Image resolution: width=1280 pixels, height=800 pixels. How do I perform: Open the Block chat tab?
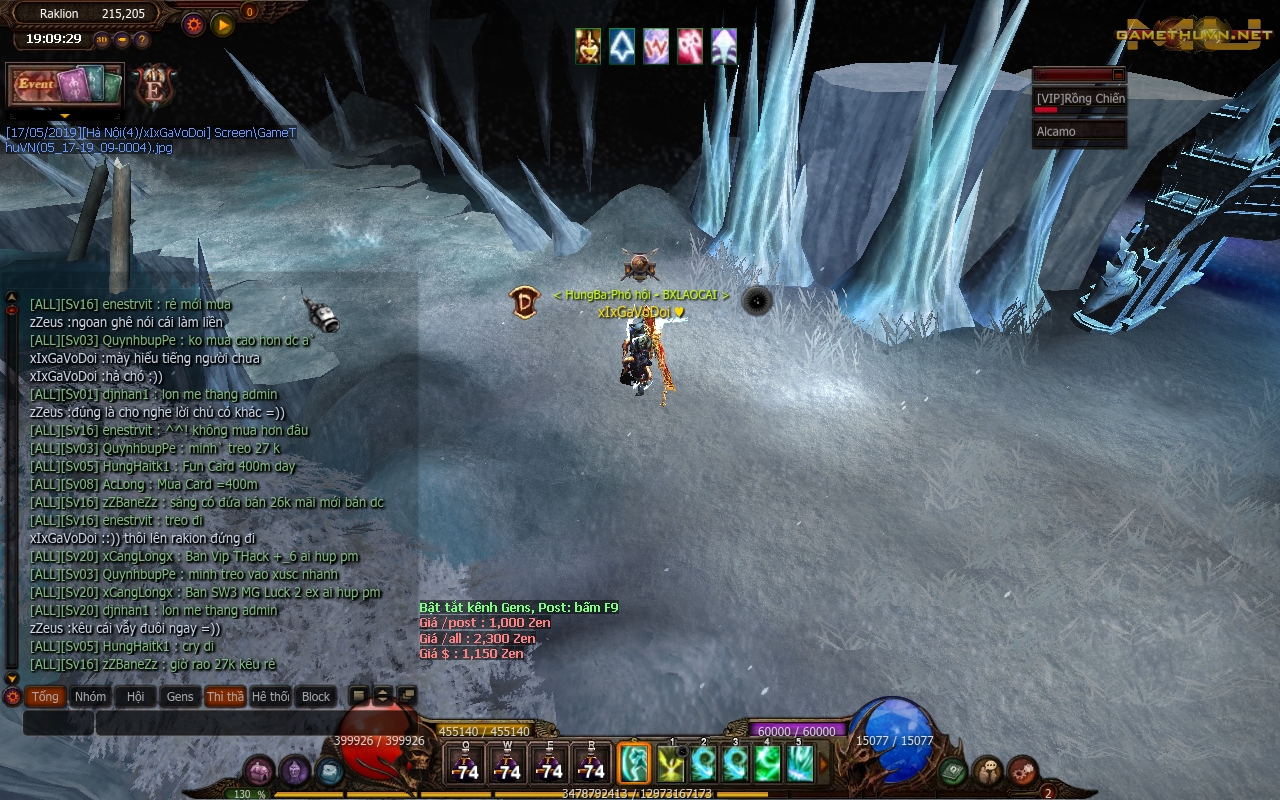315,697
